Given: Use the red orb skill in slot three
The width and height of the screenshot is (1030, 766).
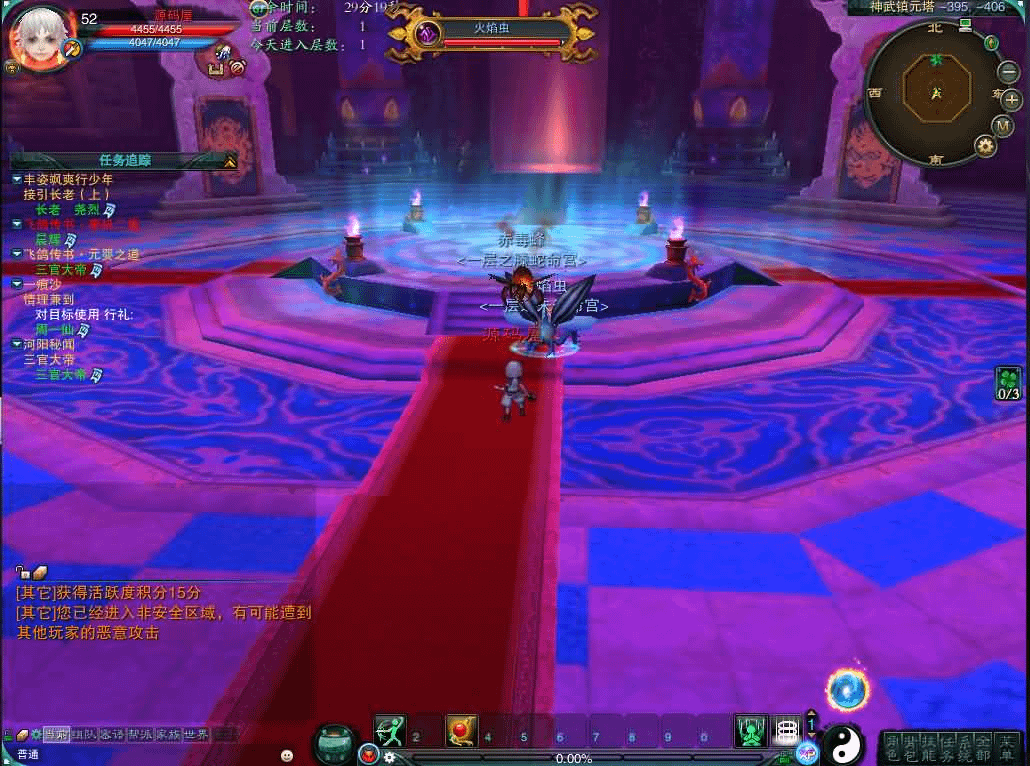Looking at the screenshot, I should 461,731.
